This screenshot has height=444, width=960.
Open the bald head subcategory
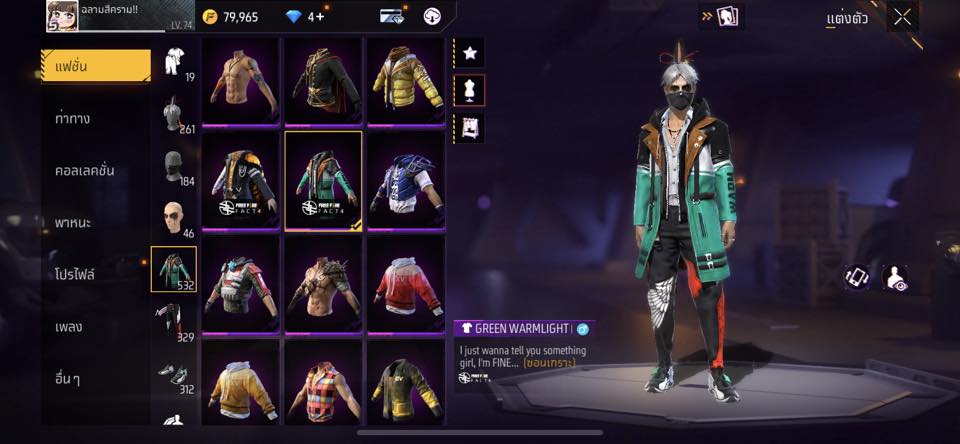[174, 218]
